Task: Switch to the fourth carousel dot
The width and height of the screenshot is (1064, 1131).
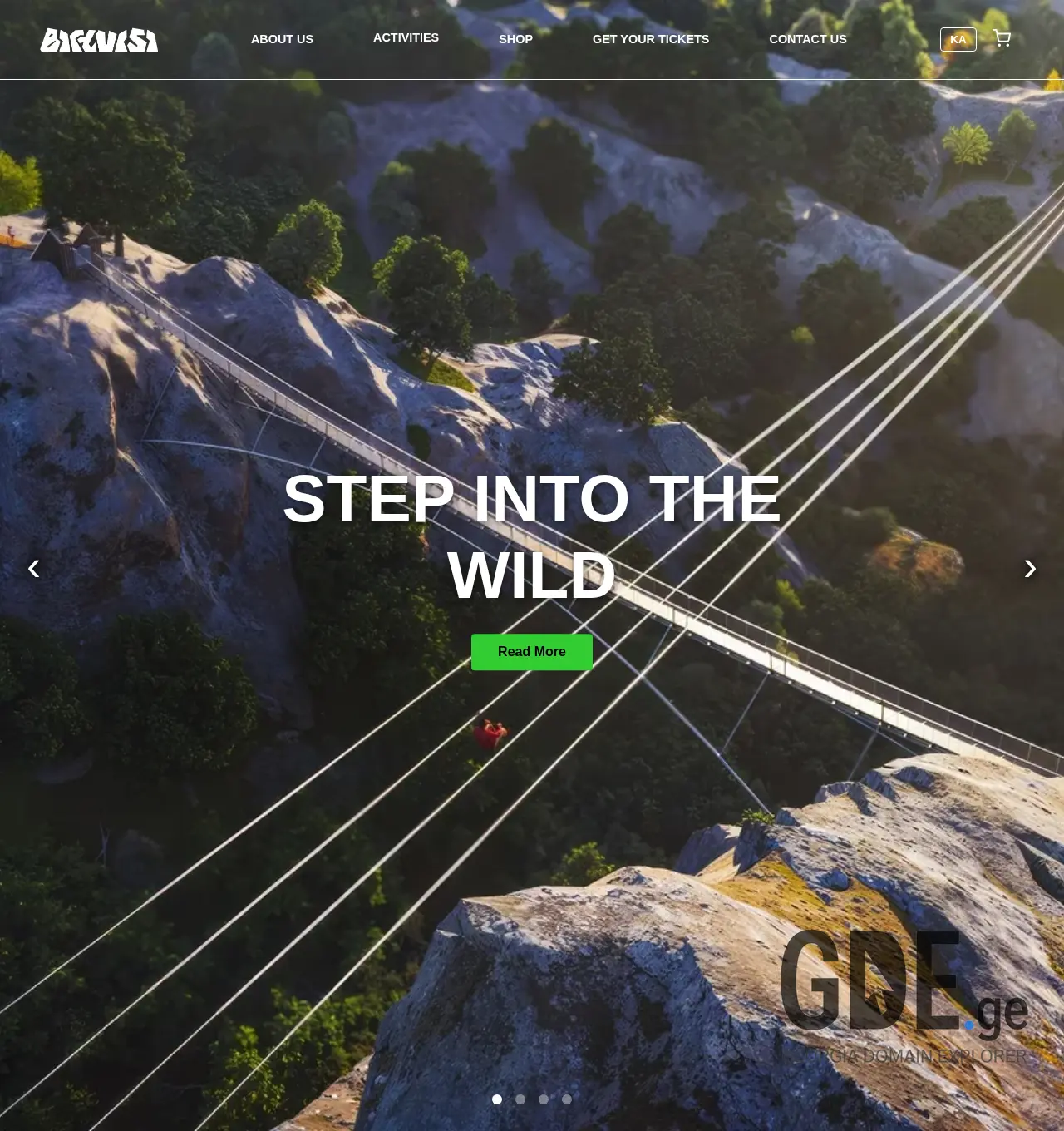Action: [x=567, y=1099]
